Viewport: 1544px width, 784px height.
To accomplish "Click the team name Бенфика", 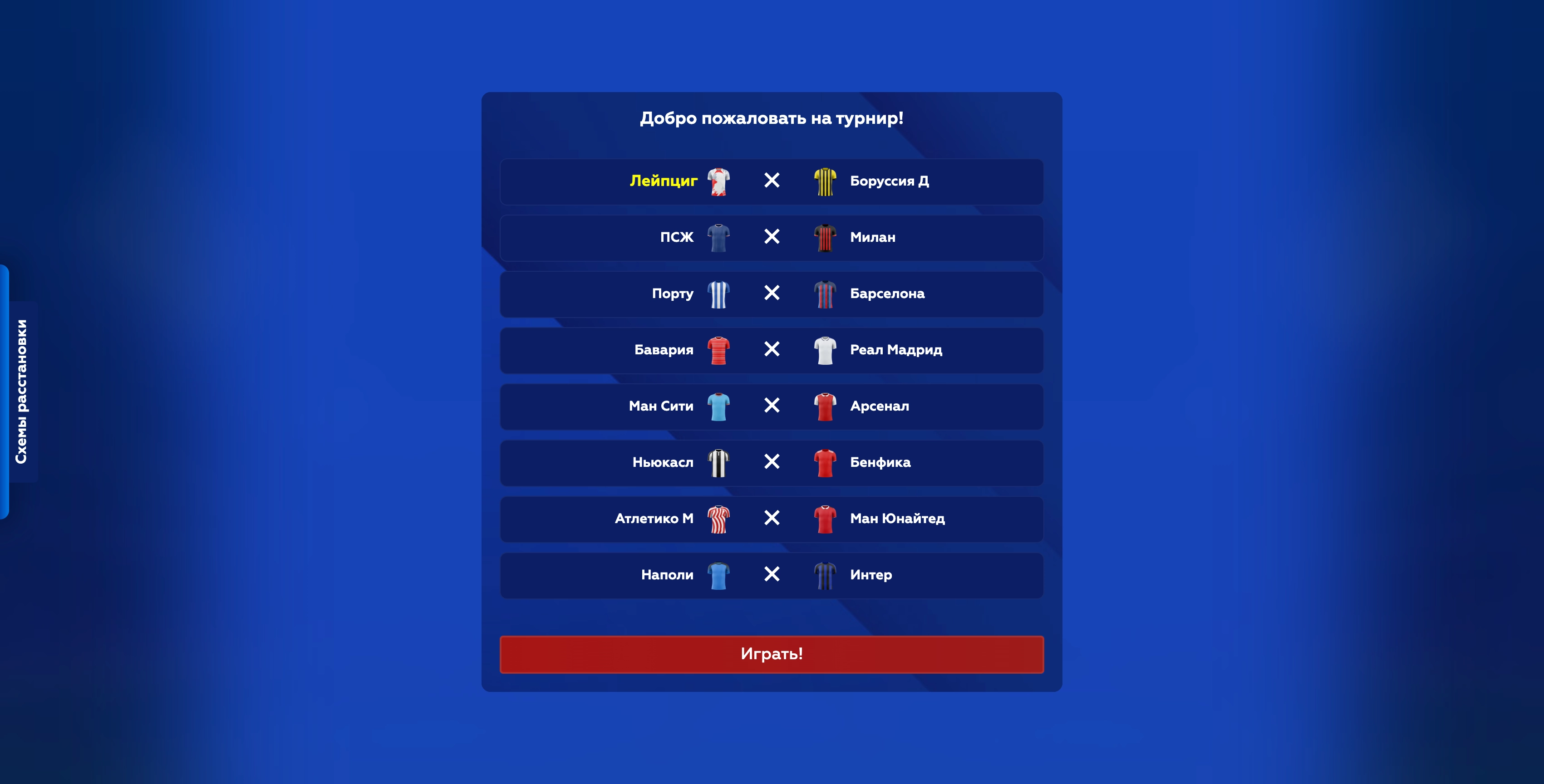I will tap(880, 462).
